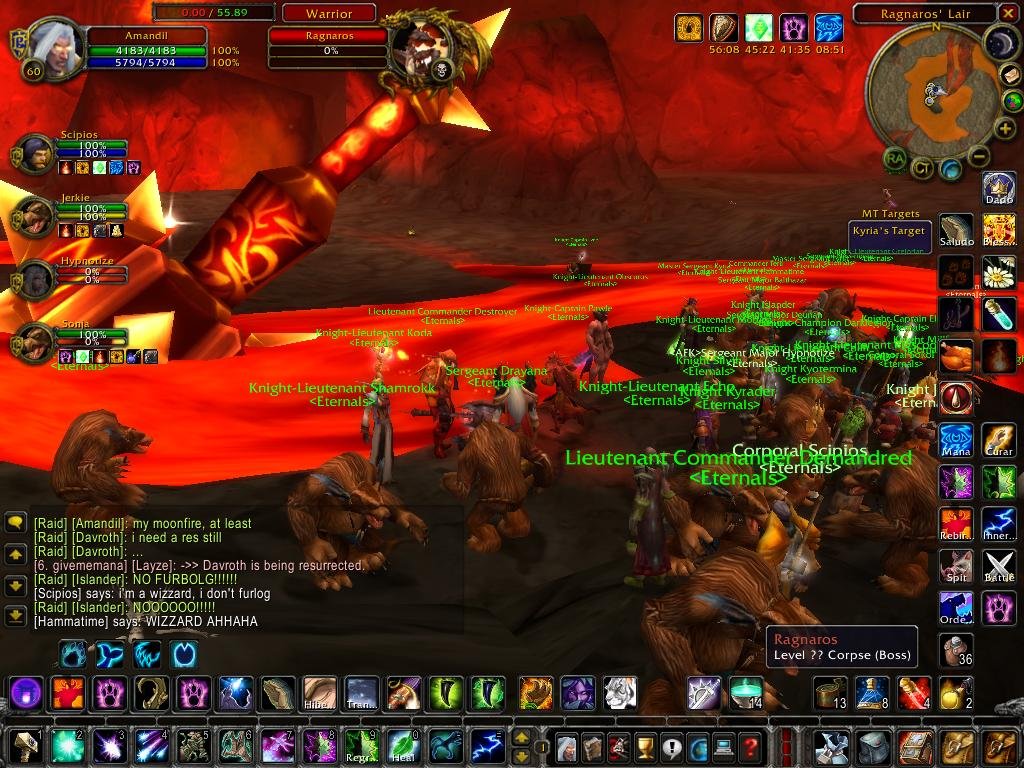
Task: Open the RA minimap addon button
Action: click(895, 158)
